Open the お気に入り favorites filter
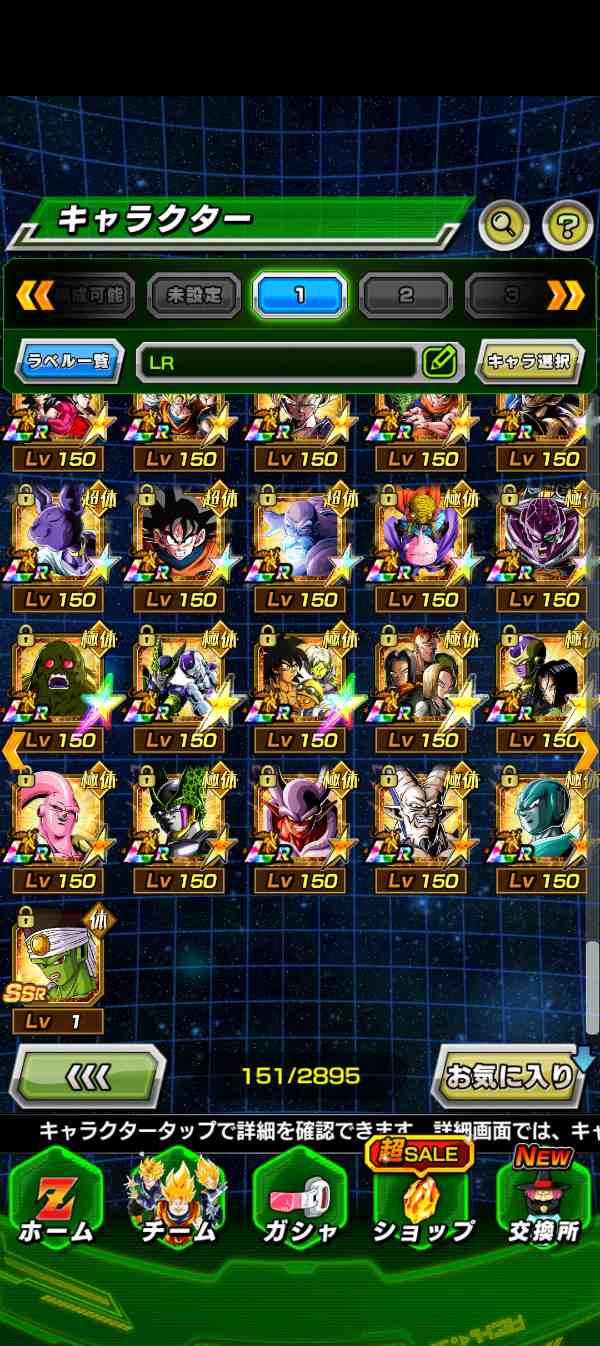This screenshot has width=600, height=1346. (510, 1076)
